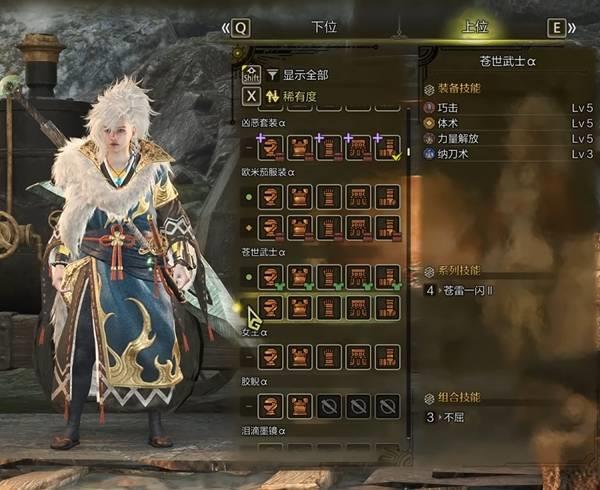Choose the 凶恶套装α chest armor

[x=298, y=149]
